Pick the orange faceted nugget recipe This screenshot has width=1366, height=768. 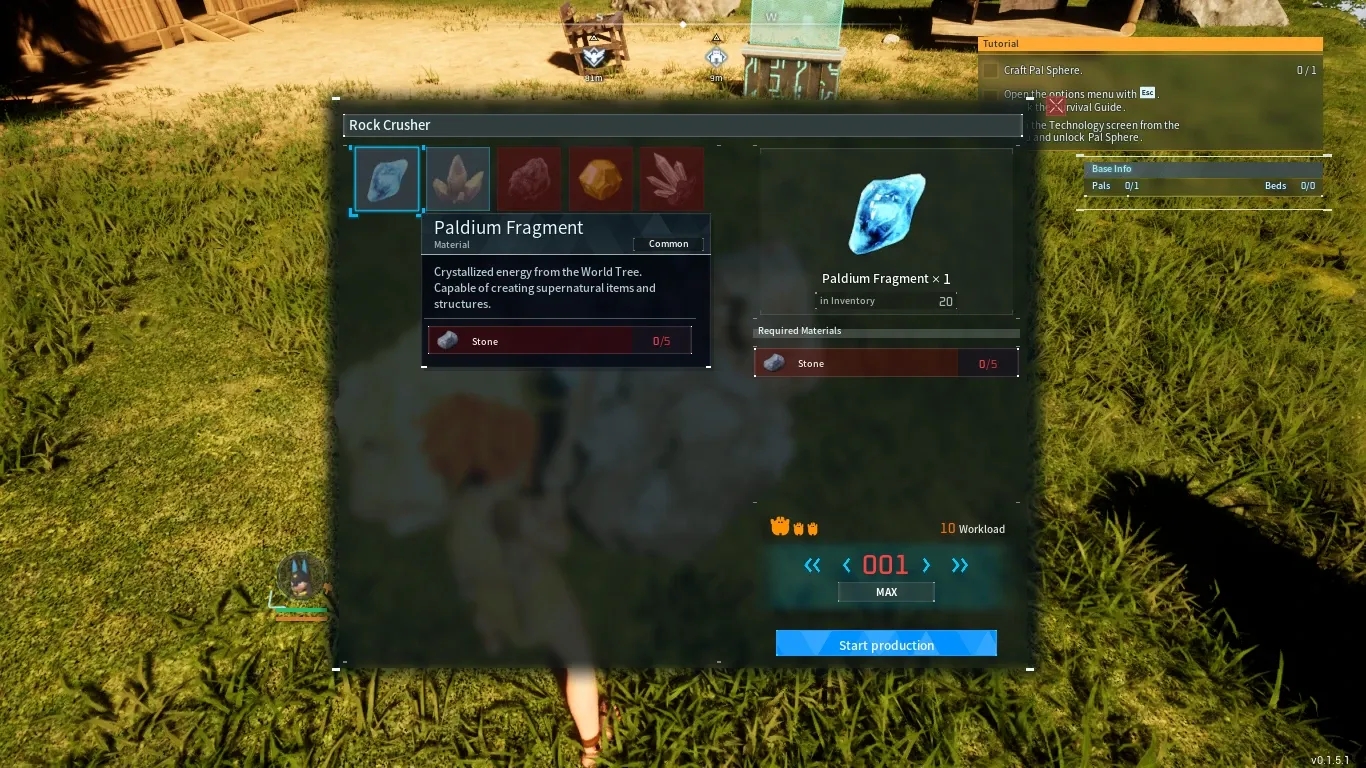pos(600,180)
